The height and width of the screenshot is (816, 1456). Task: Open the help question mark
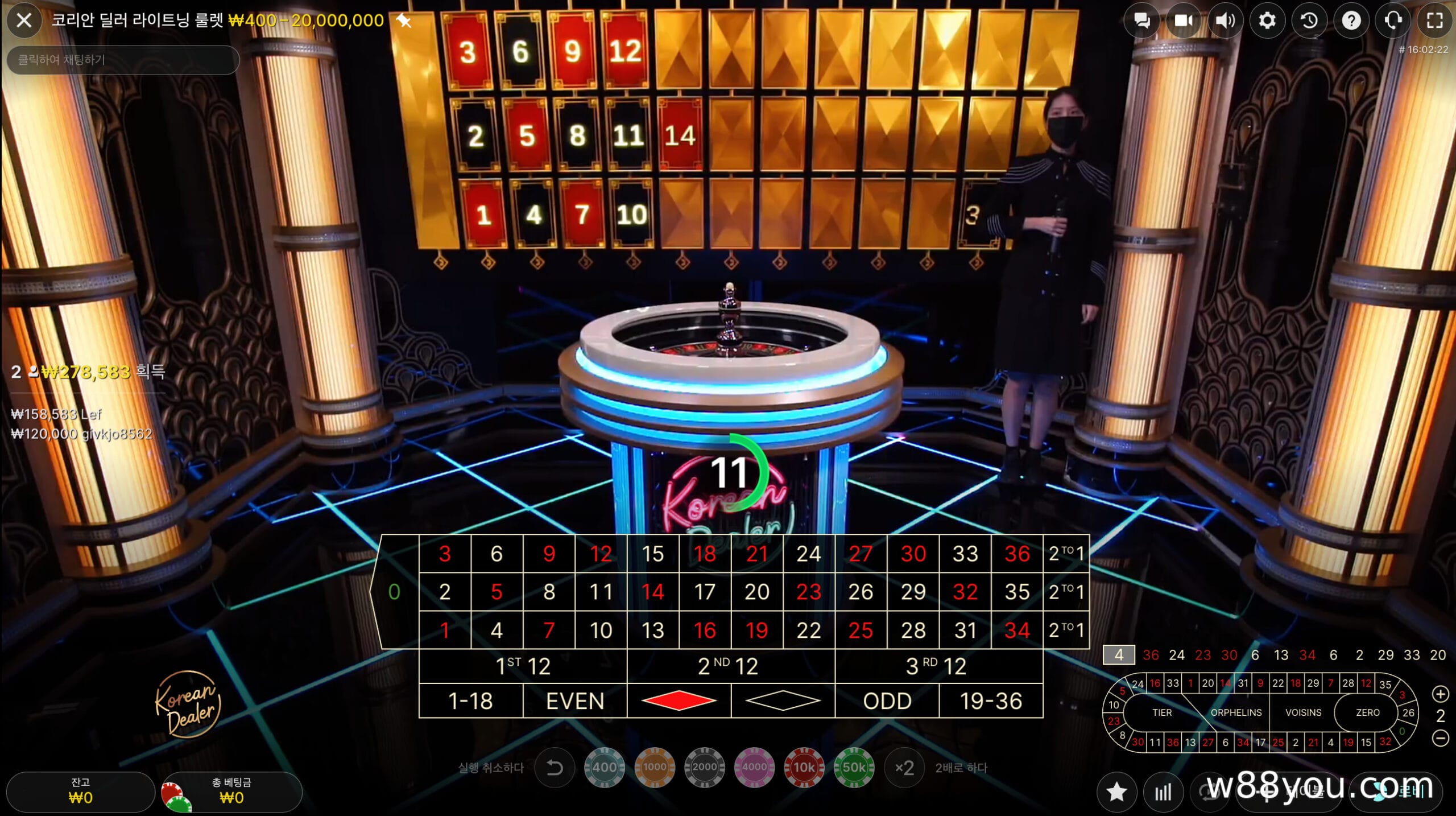pos(1351,21)
